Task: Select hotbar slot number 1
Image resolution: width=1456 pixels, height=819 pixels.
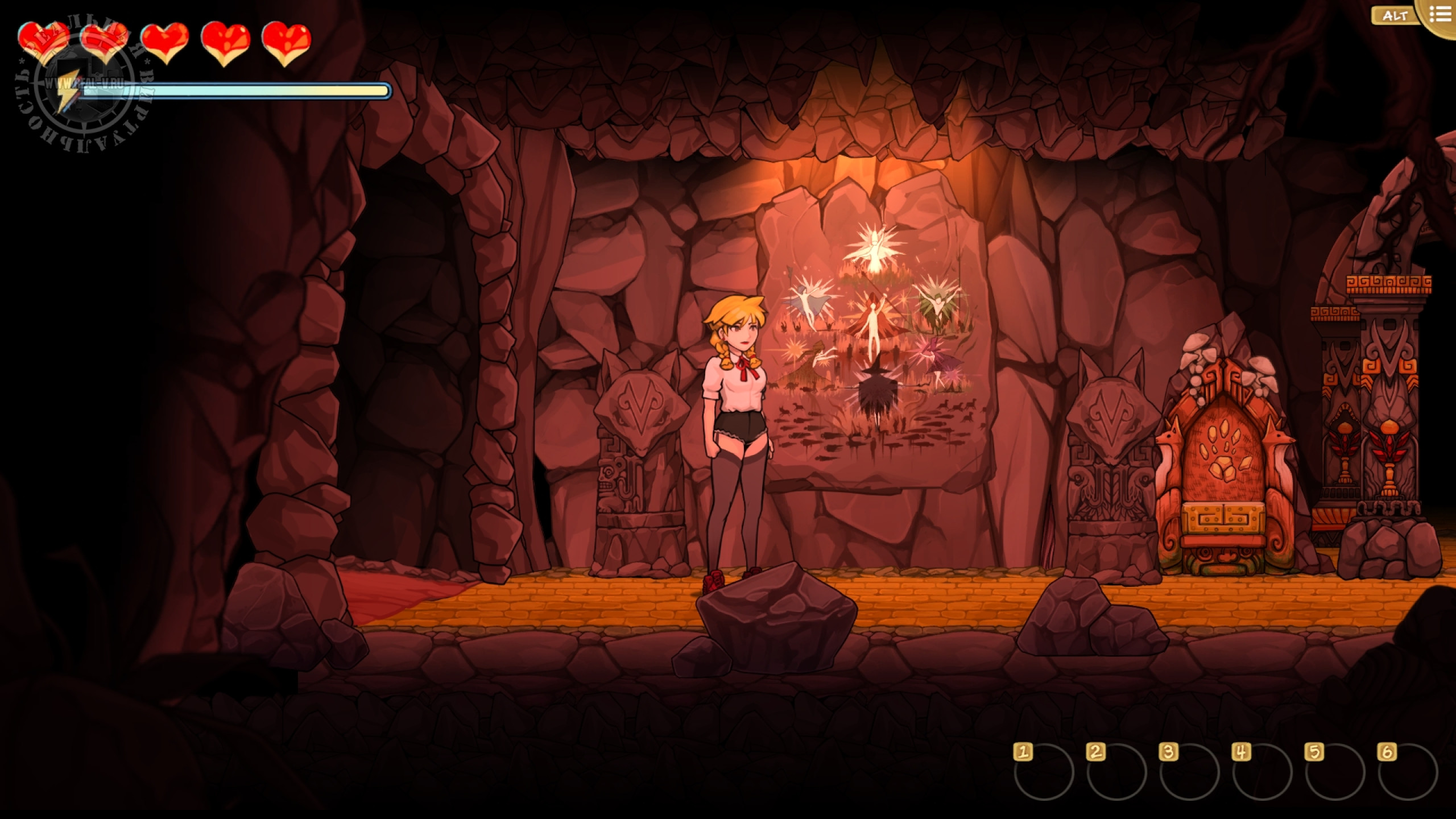Action: point(1044,771)
